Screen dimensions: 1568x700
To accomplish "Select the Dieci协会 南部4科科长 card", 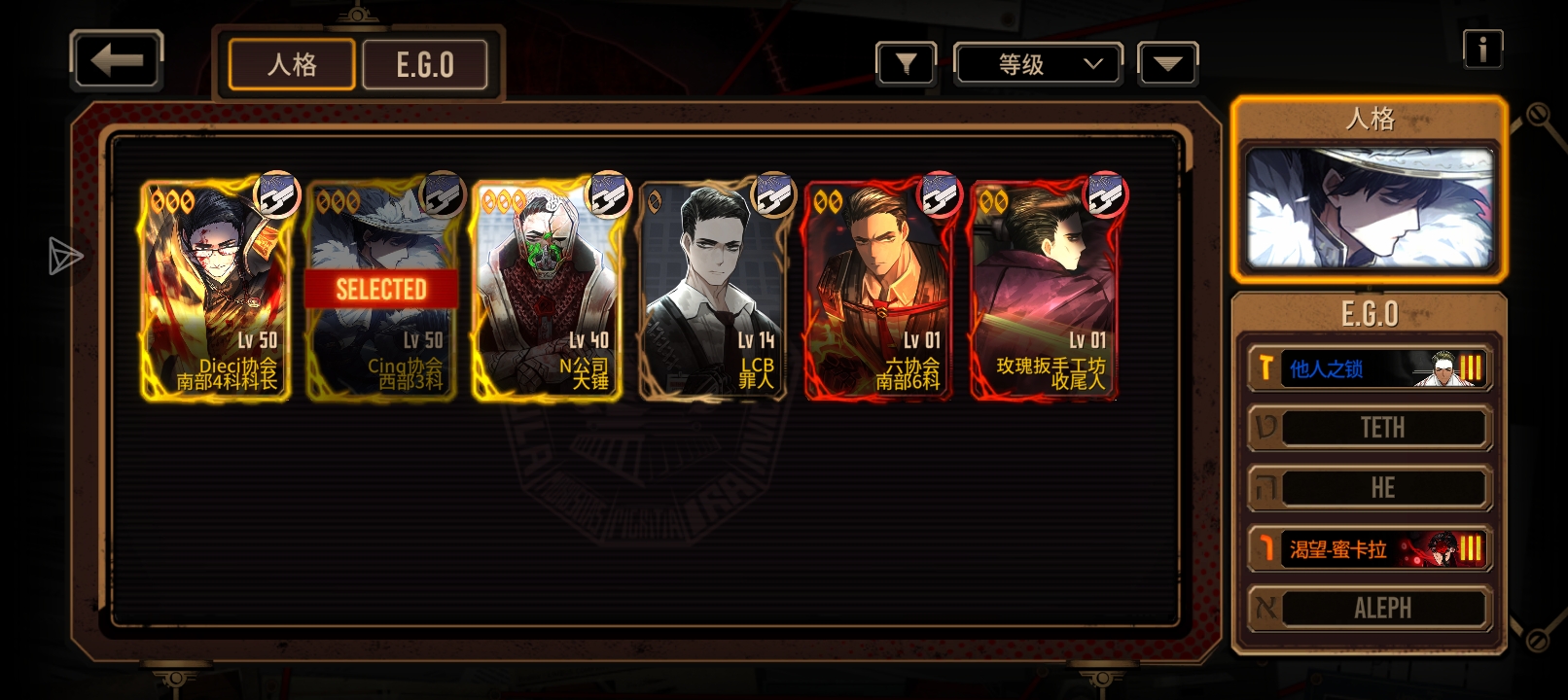I will click(216, 290).
